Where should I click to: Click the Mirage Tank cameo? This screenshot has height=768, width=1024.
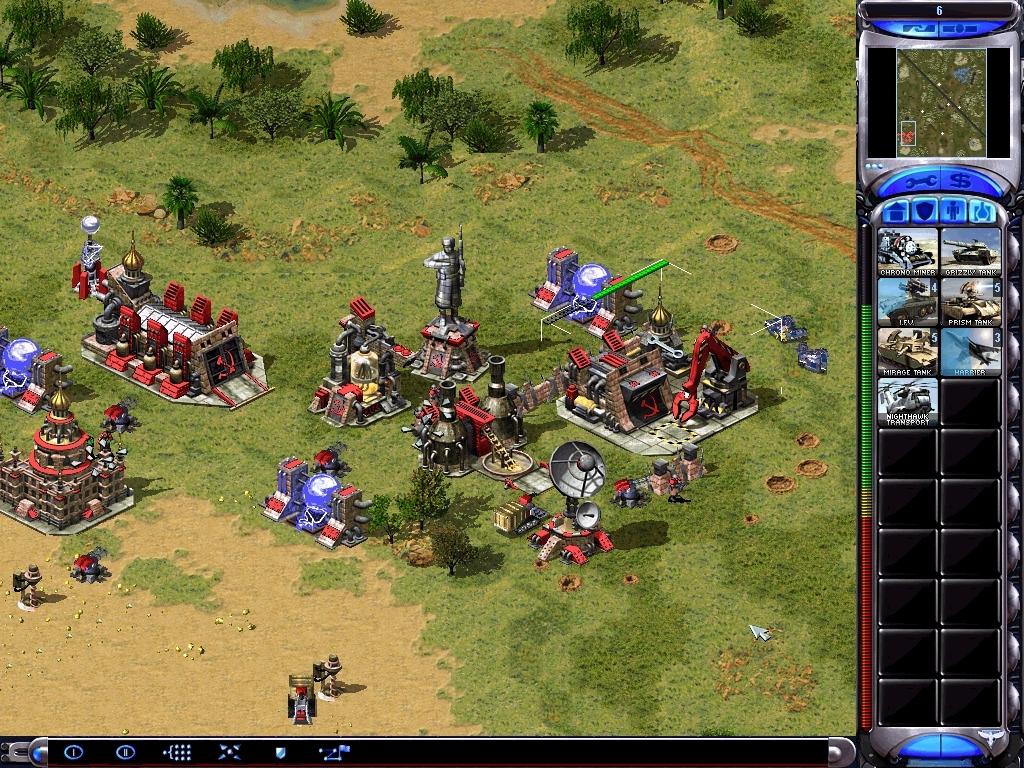[908, 351]
